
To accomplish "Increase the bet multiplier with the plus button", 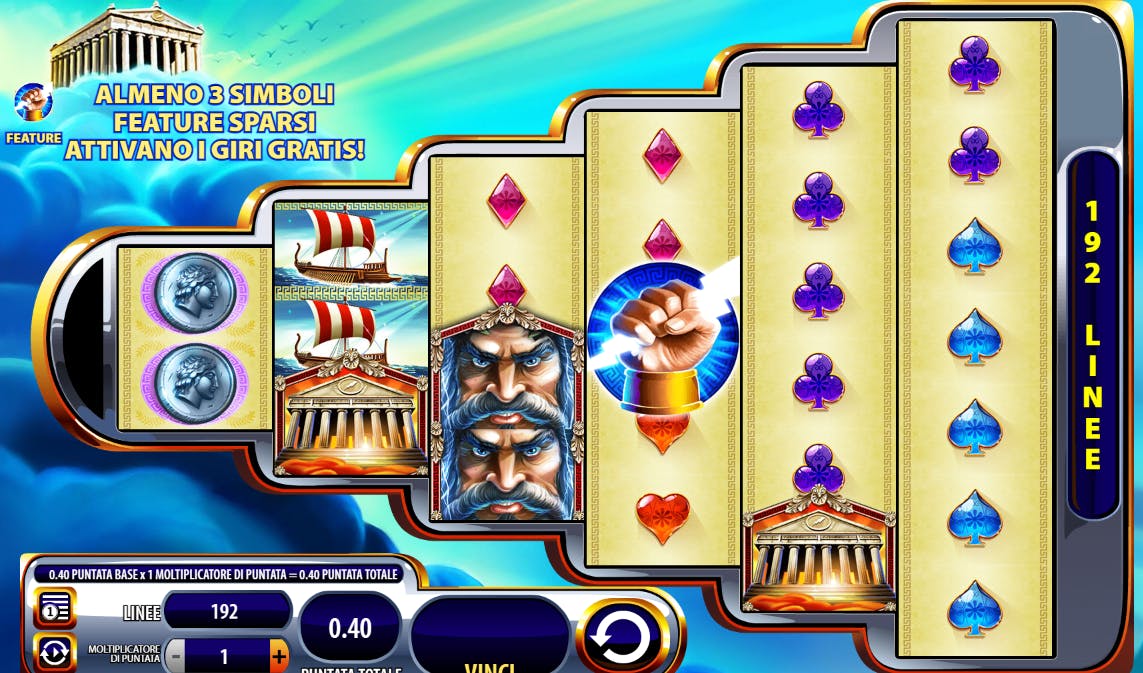I will pyautogui.click(x=278, y=657).
